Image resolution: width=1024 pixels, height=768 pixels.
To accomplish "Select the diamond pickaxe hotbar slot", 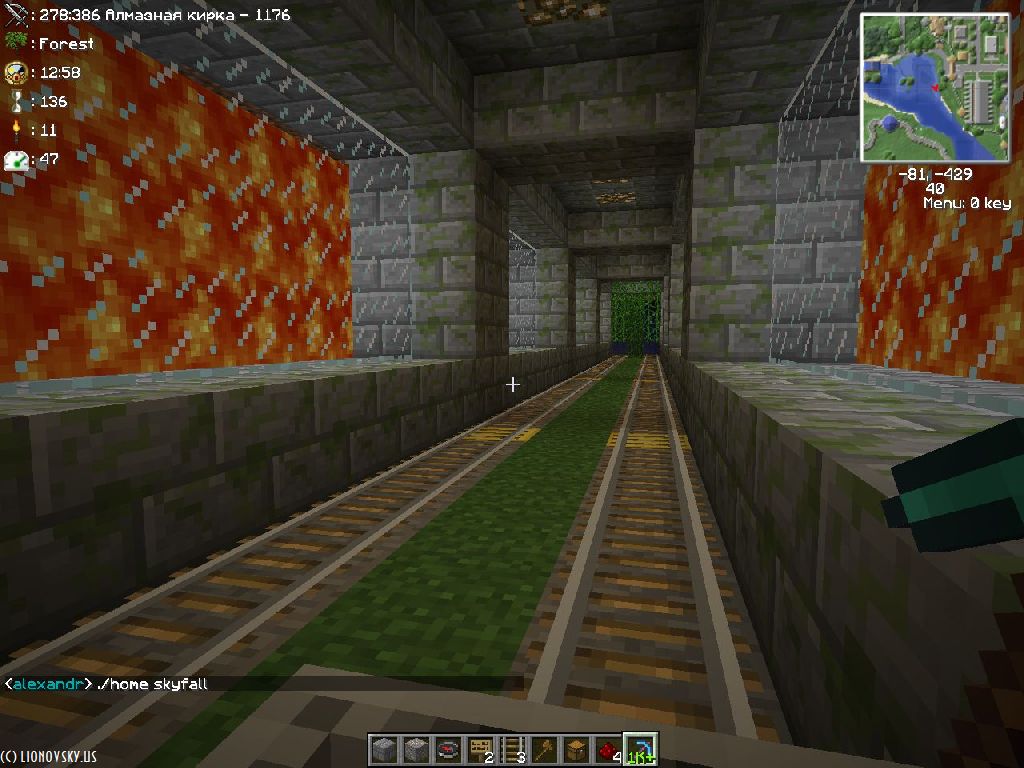I will pos(640,750).
